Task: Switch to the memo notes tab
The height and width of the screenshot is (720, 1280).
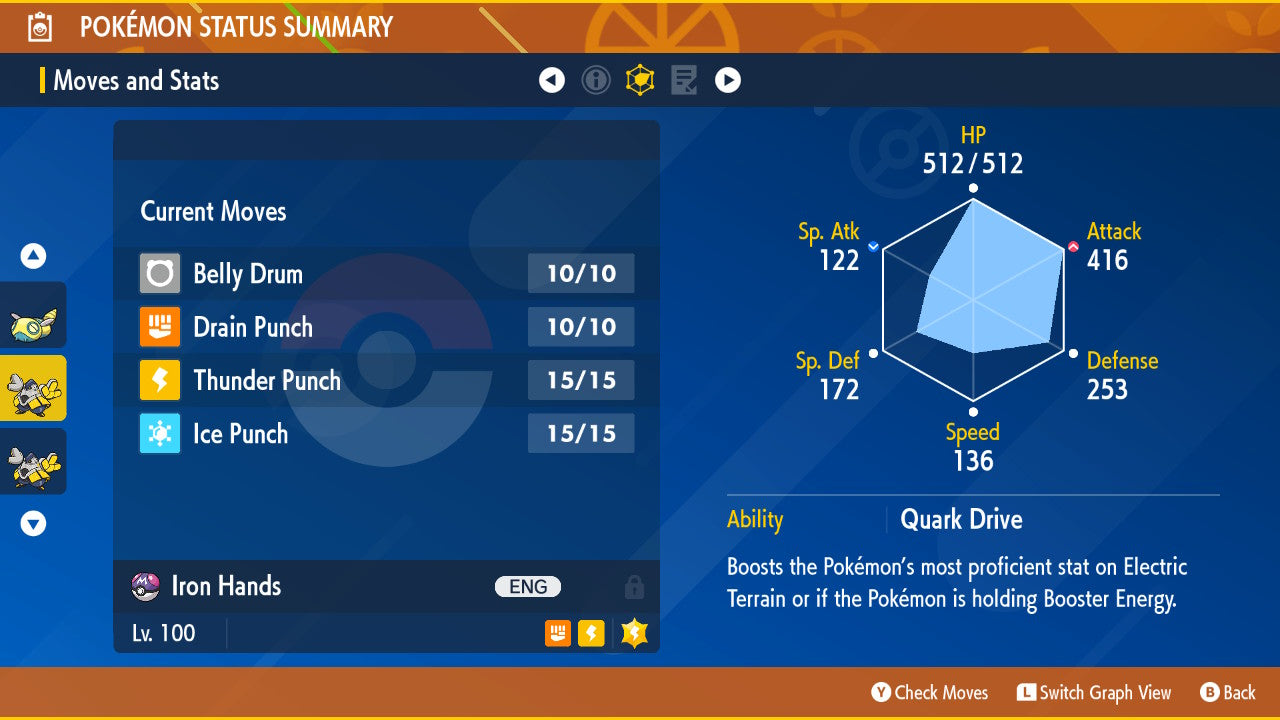Action: click(684, 80)
